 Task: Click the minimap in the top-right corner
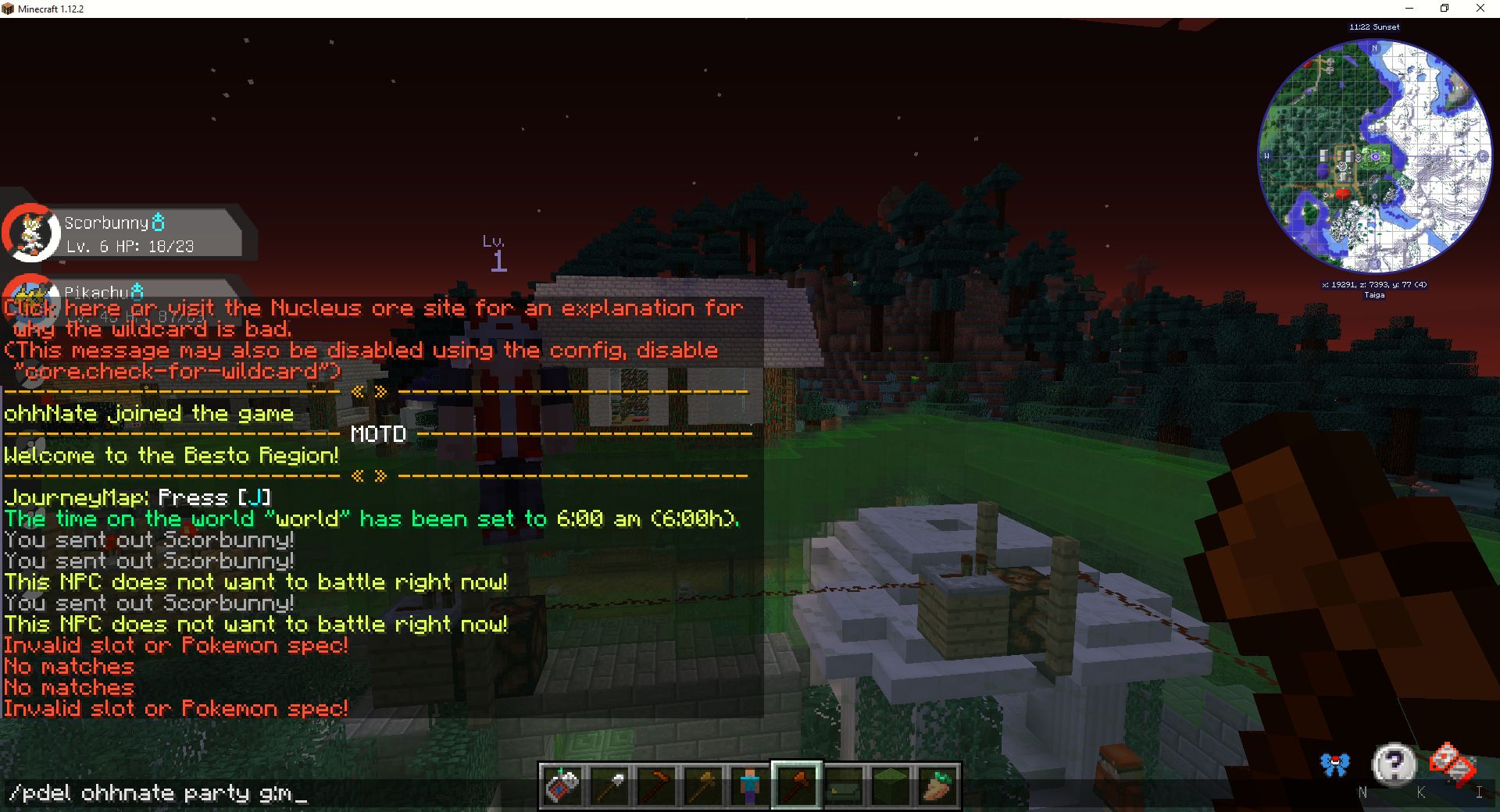pos(1375,156)
